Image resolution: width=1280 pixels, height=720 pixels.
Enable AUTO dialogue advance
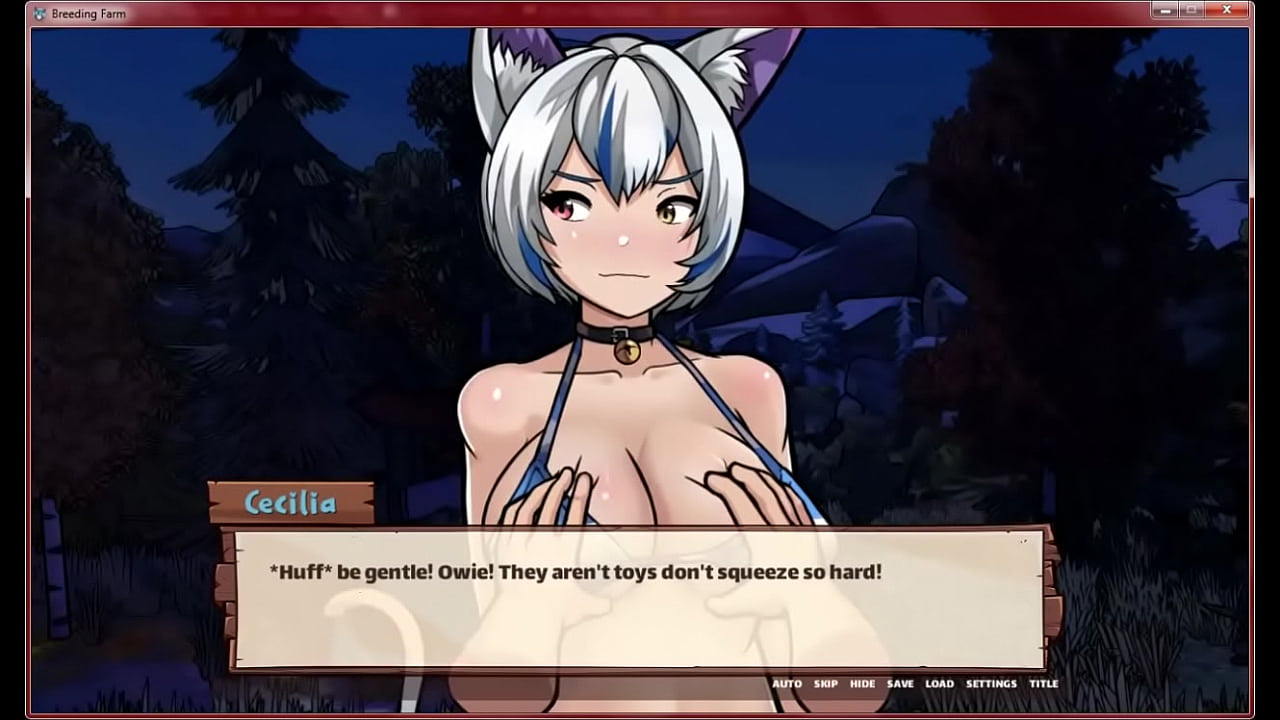coord(787,684)
